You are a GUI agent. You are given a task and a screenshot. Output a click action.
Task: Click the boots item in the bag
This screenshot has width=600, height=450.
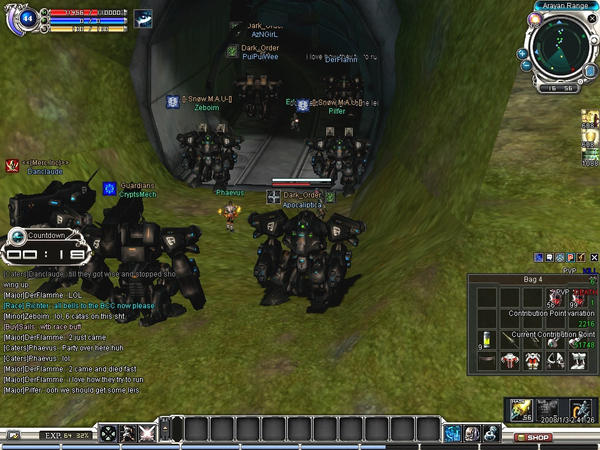(x=576, y=361)
